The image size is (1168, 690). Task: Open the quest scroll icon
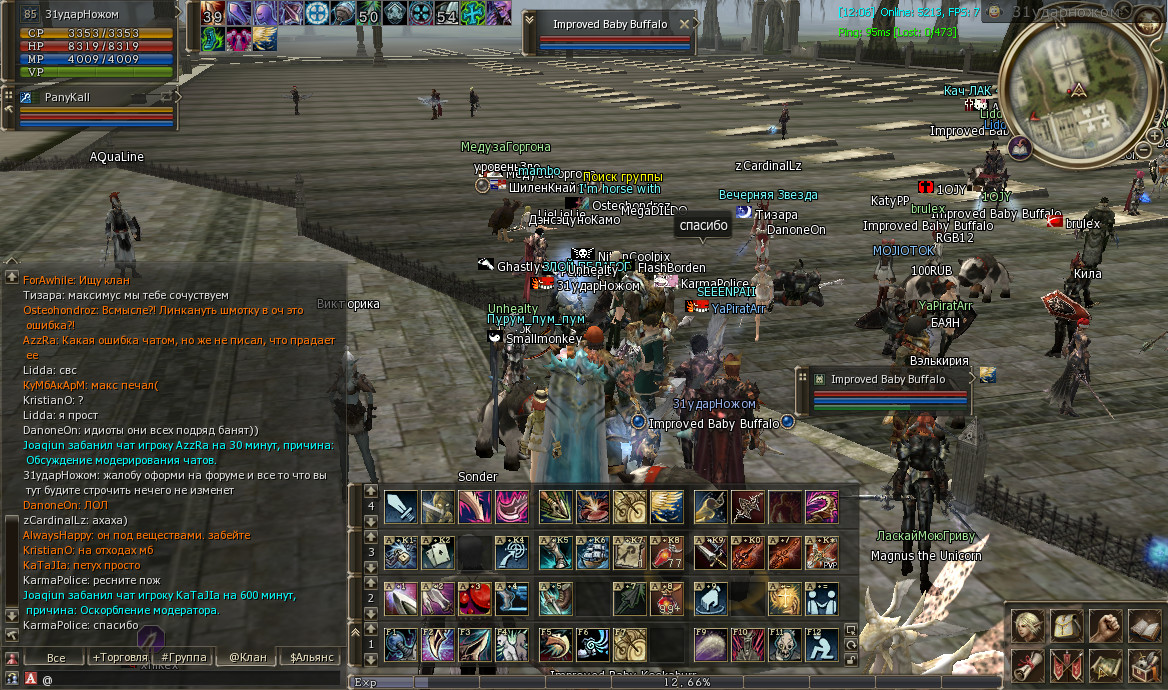pos(1026,665)
